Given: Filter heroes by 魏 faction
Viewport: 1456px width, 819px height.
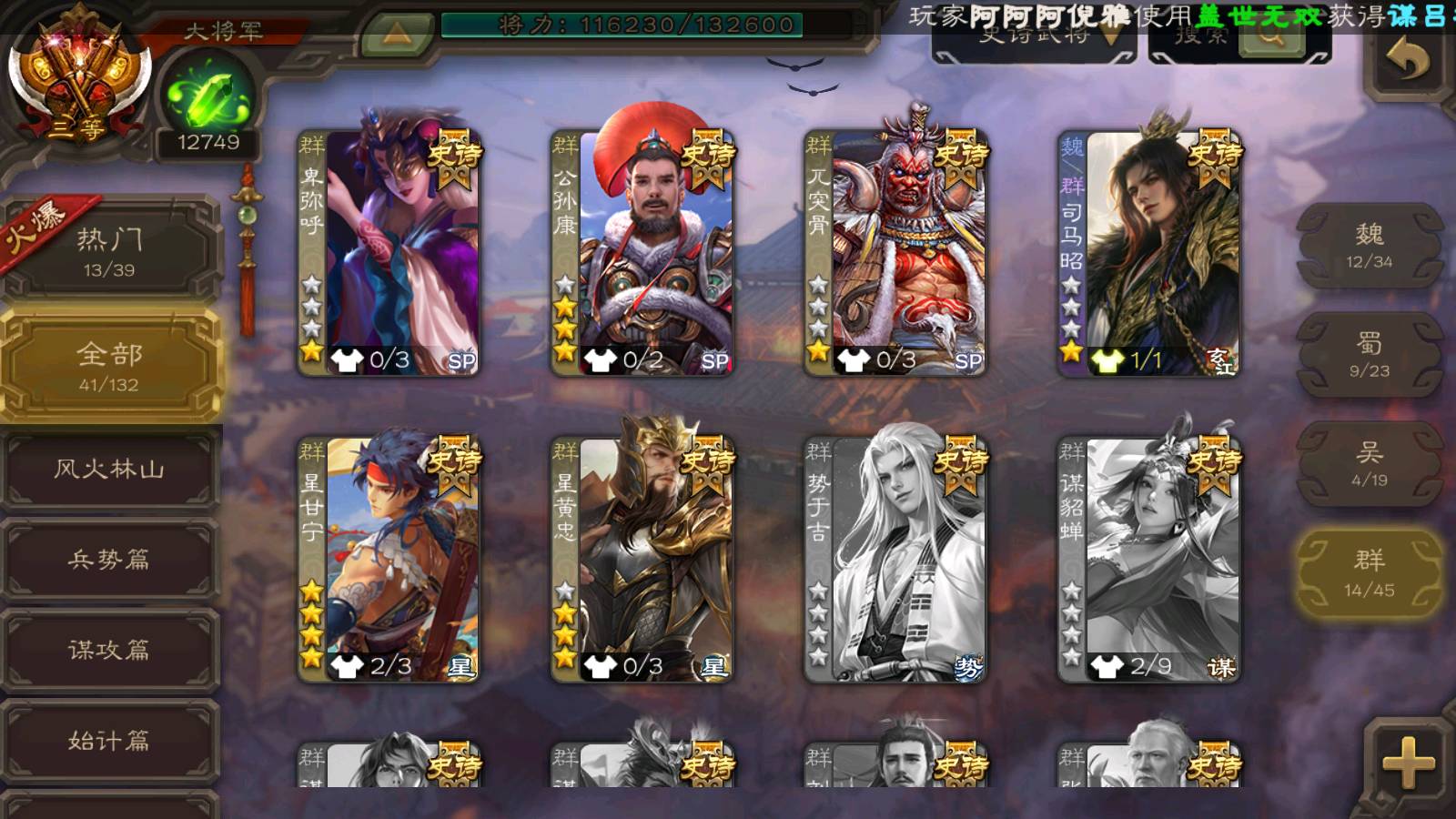Looking at the screenshot, I should point(1369,246).
